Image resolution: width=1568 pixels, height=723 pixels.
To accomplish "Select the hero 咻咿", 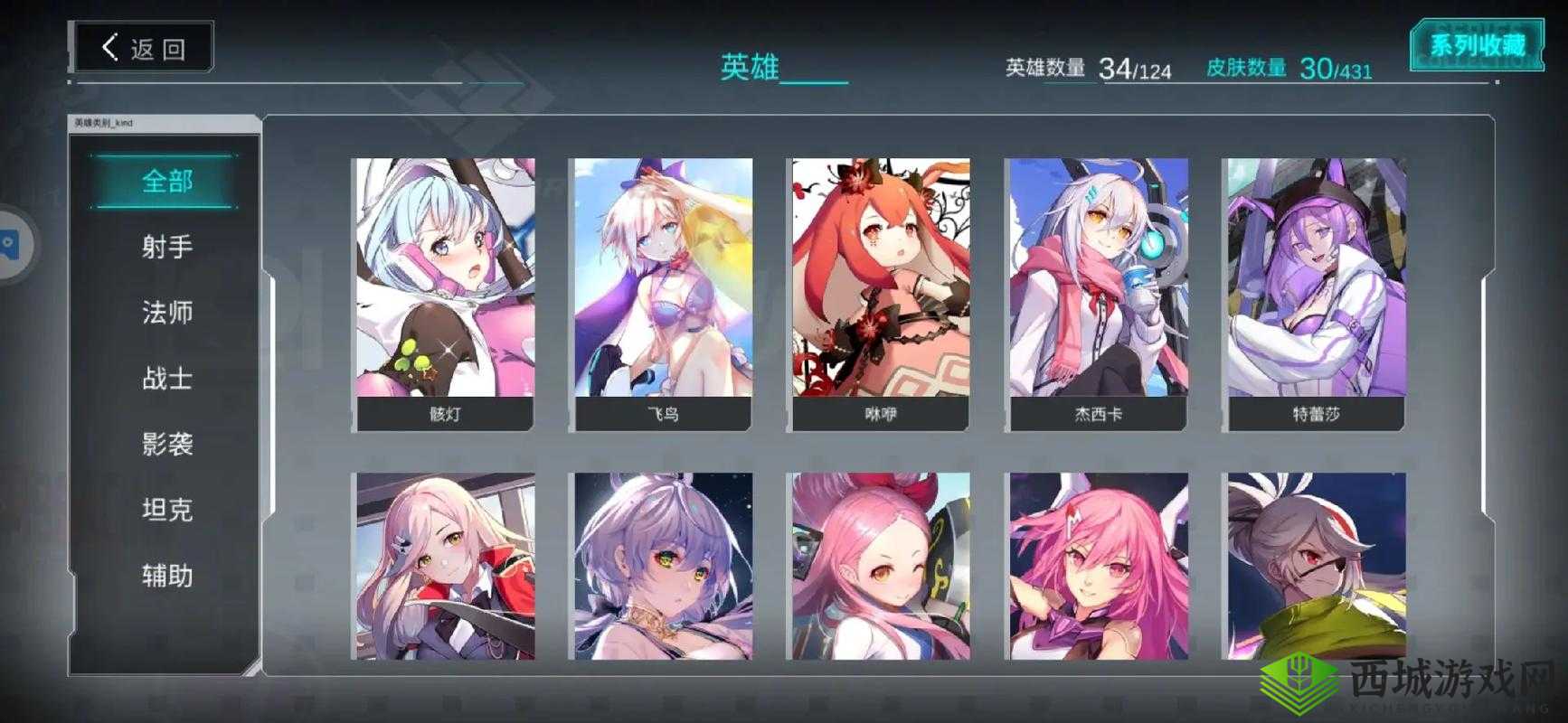I will click(x=878, y=289).
